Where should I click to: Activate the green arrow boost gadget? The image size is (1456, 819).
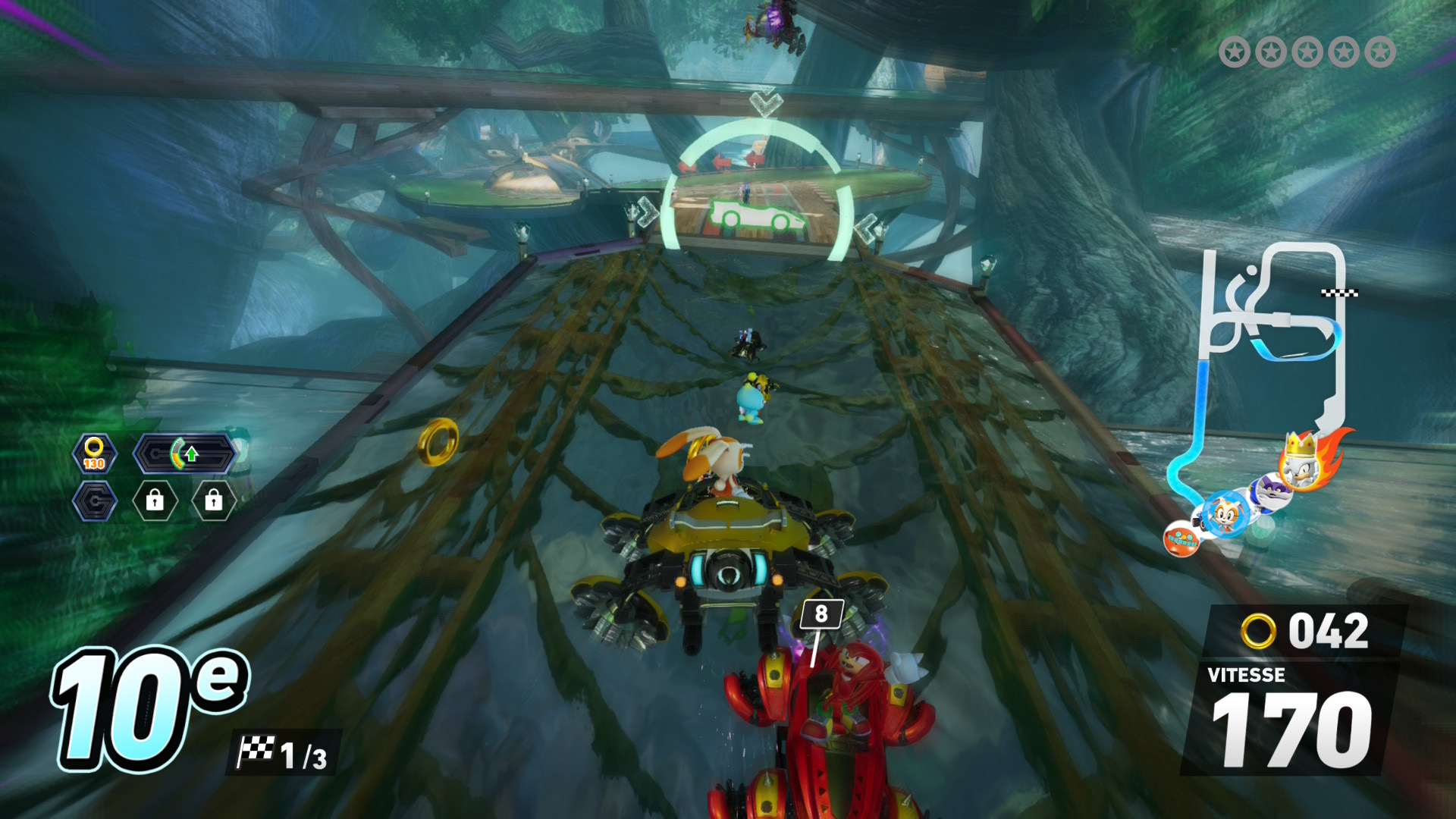(186, 454)
